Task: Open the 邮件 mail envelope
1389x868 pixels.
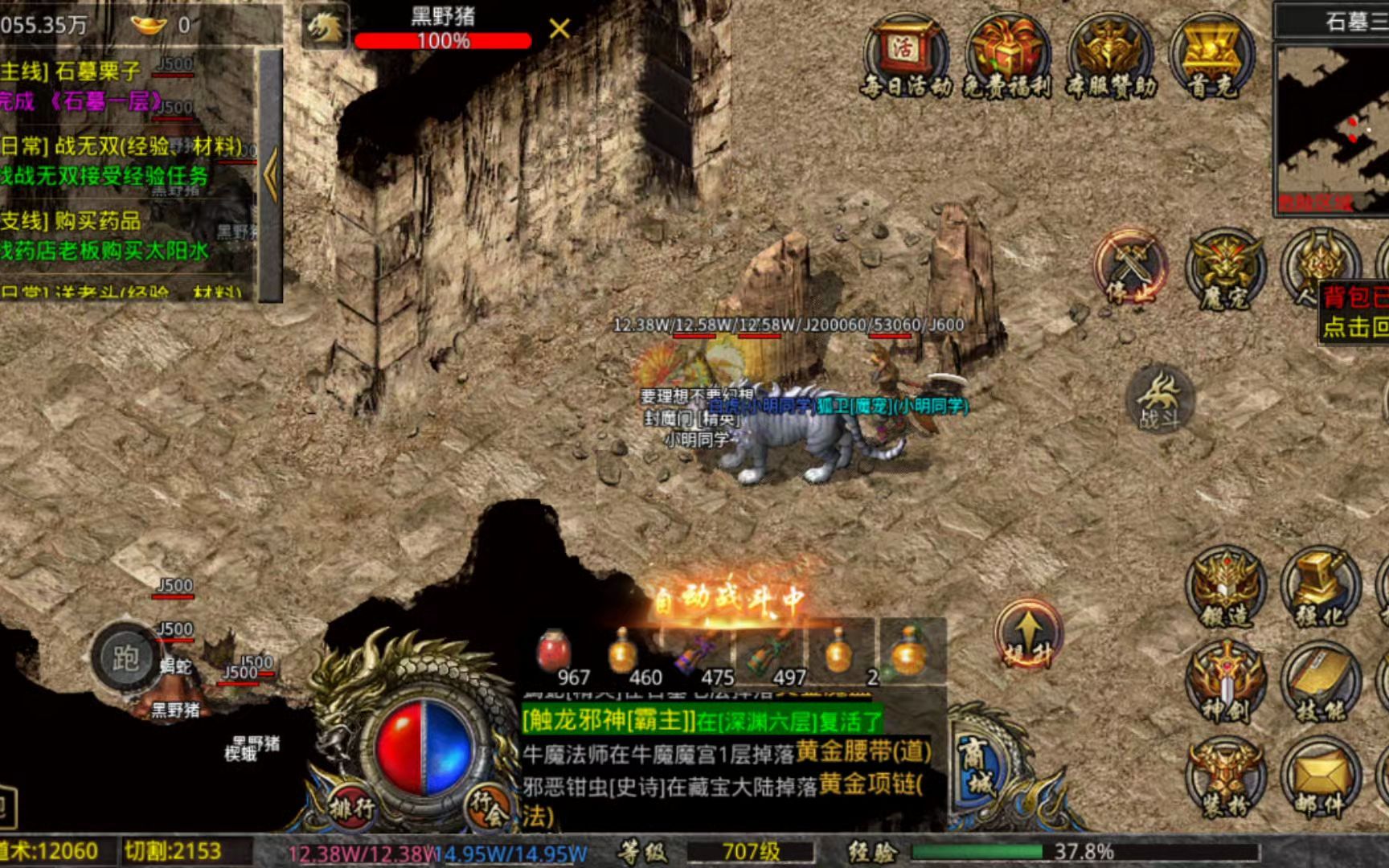Action: click(1320, 778)
